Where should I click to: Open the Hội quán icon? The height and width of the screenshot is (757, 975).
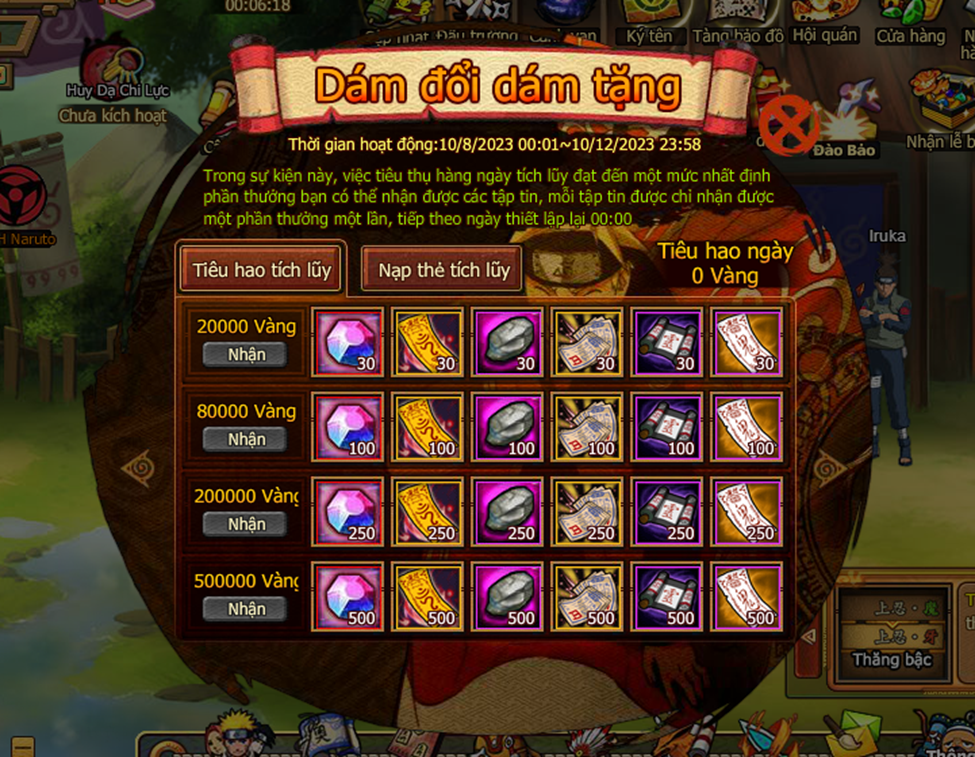(x=825, y=20)
